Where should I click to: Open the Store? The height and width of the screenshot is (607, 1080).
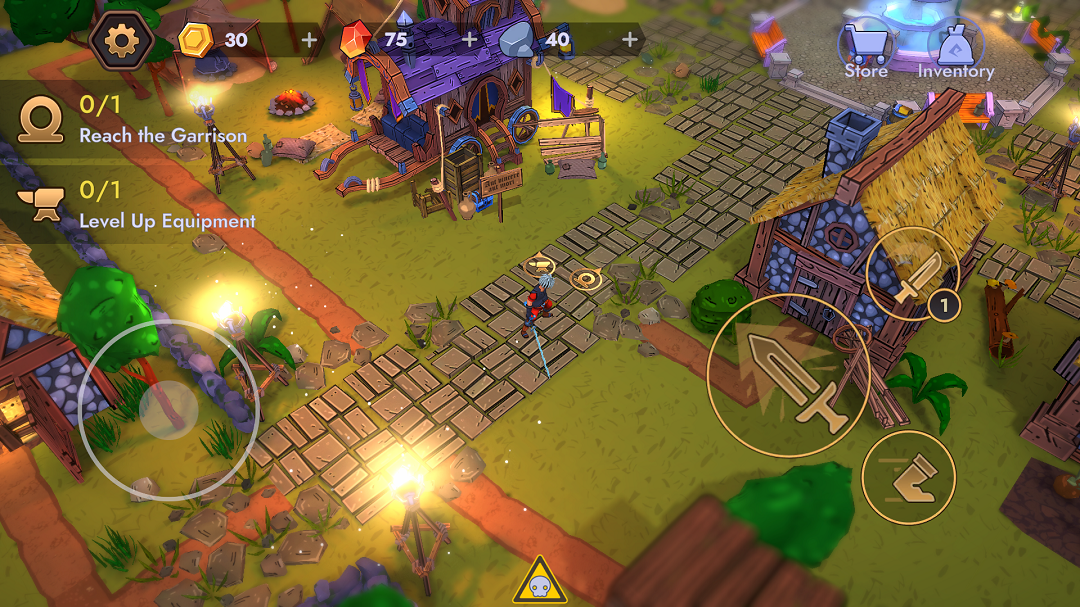click(x=865, y=52)
